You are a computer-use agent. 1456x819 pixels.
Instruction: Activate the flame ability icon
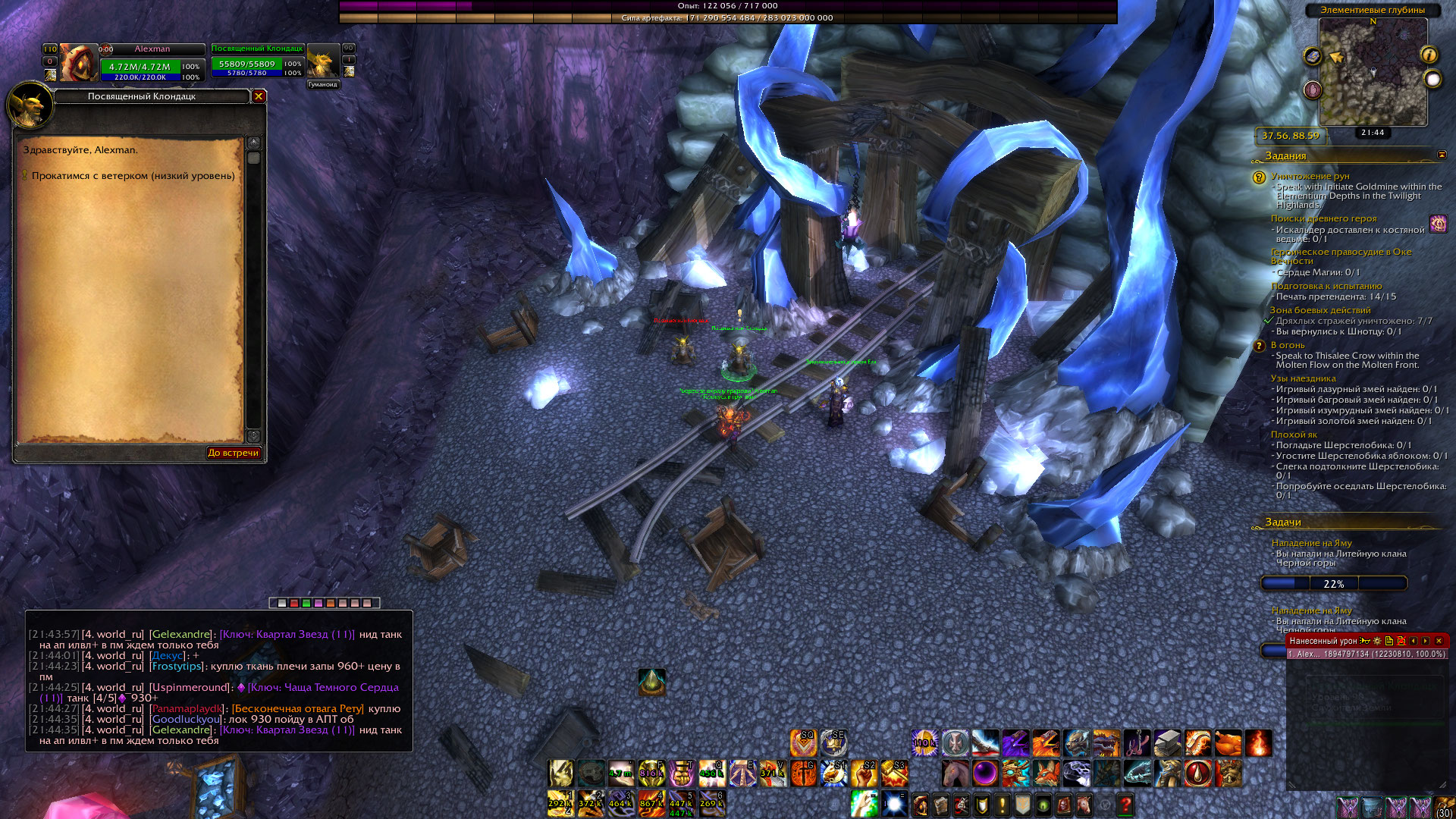point(1258,743)
